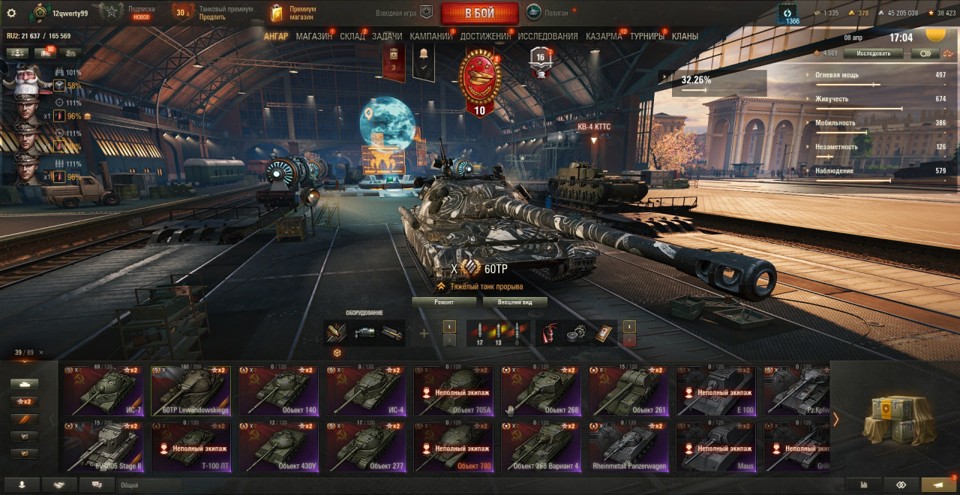Switch to the ИССЛЕДОВАНИЯ tab
This screenshot has width=960, height=495.
548,36
